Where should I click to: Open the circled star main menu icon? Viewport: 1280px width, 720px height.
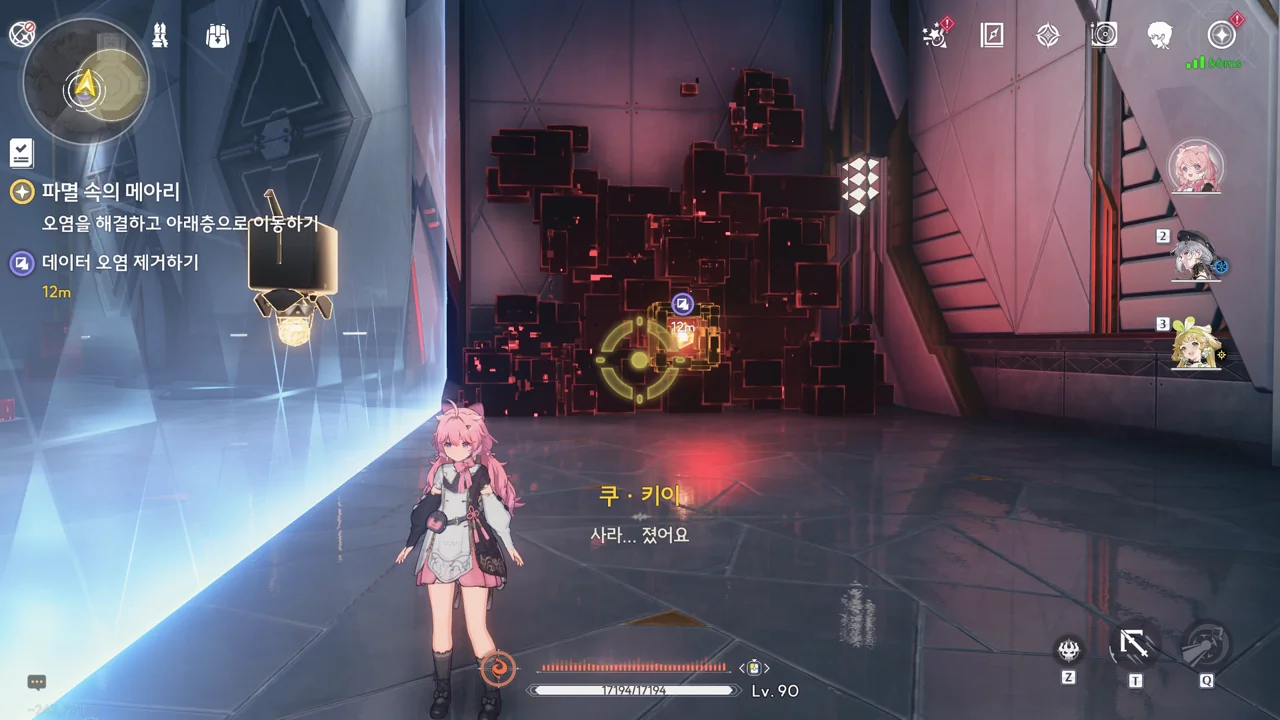[1221, 36]
